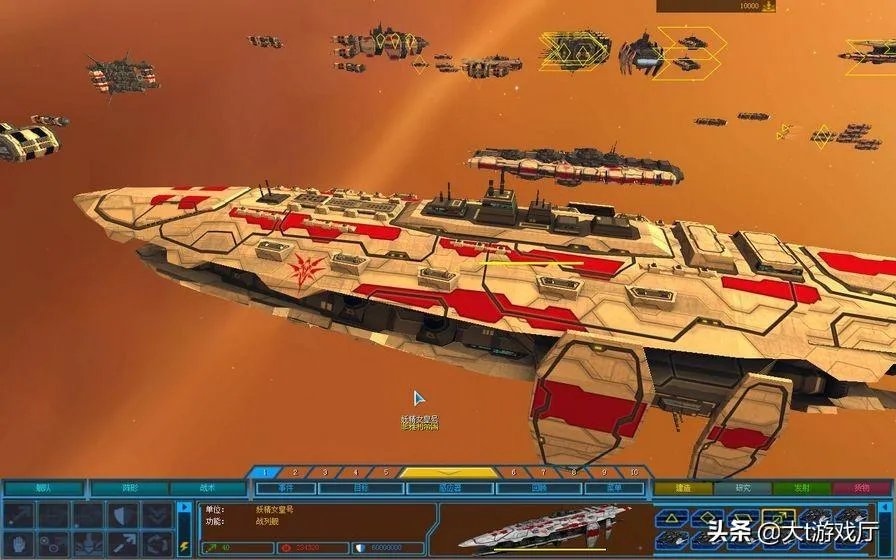Select control group tab 3
This screenshot has width=896, height=560.
click(324, 472)
